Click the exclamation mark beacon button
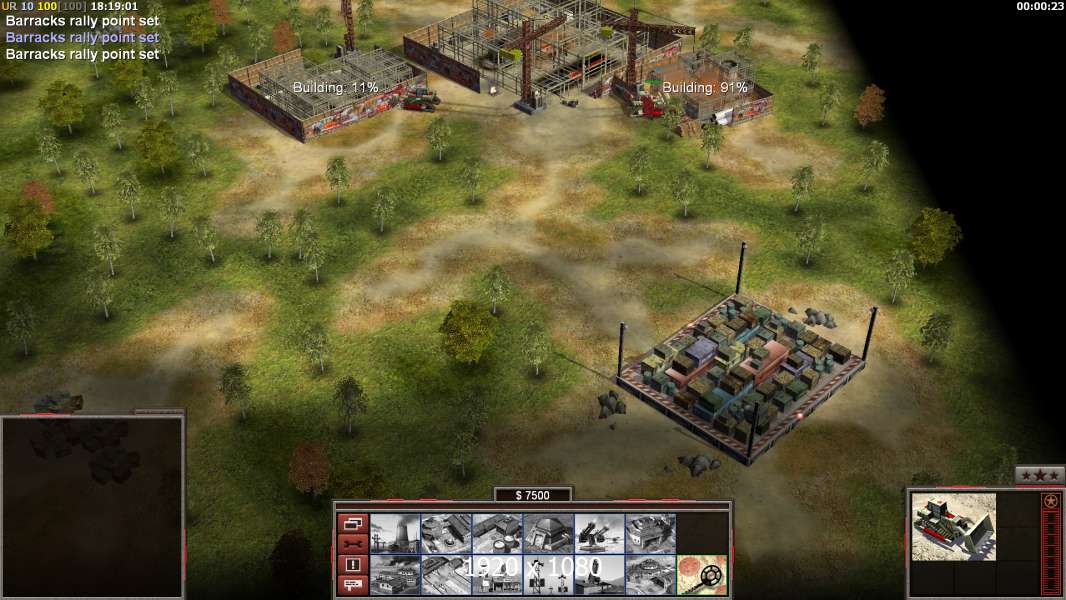 click(x=352, y=565)
